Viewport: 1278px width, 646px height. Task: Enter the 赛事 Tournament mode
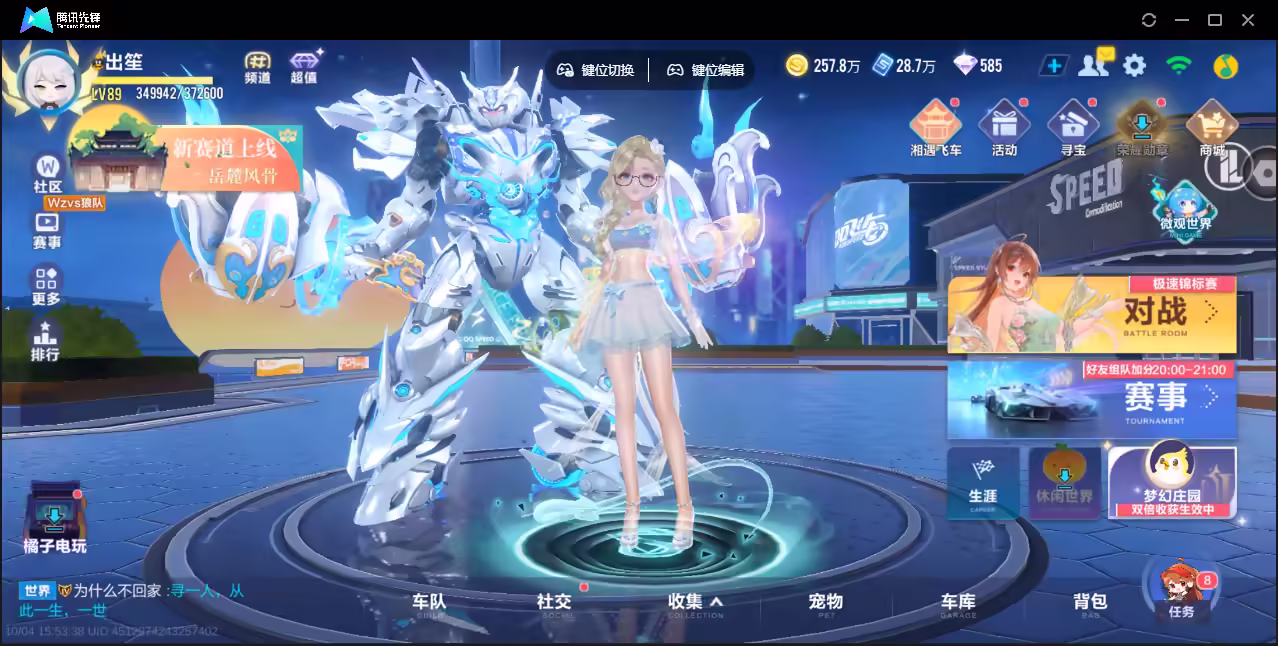point(1092,400)
